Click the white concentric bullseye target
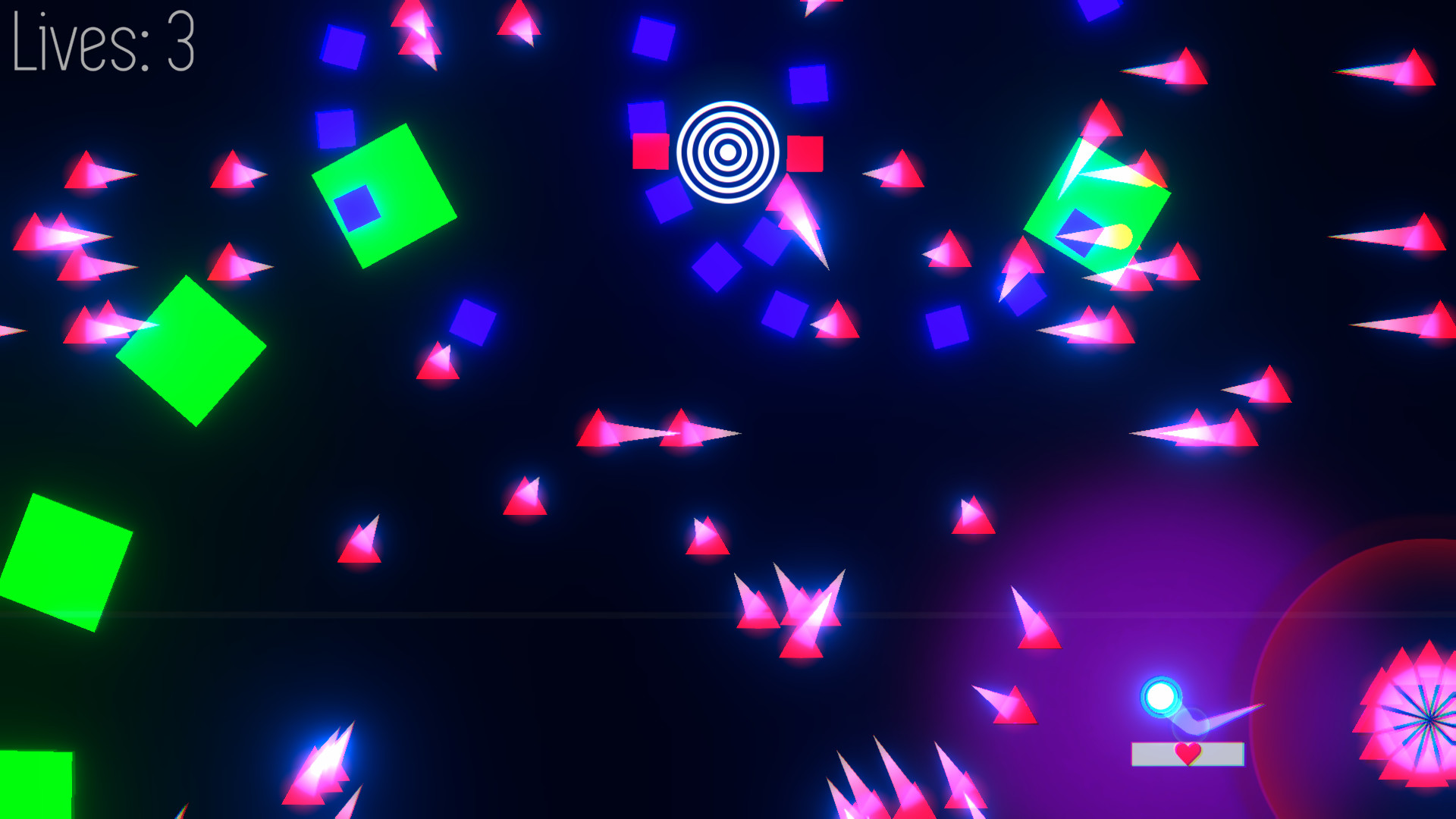The image size is (1456, 819). 726,152
